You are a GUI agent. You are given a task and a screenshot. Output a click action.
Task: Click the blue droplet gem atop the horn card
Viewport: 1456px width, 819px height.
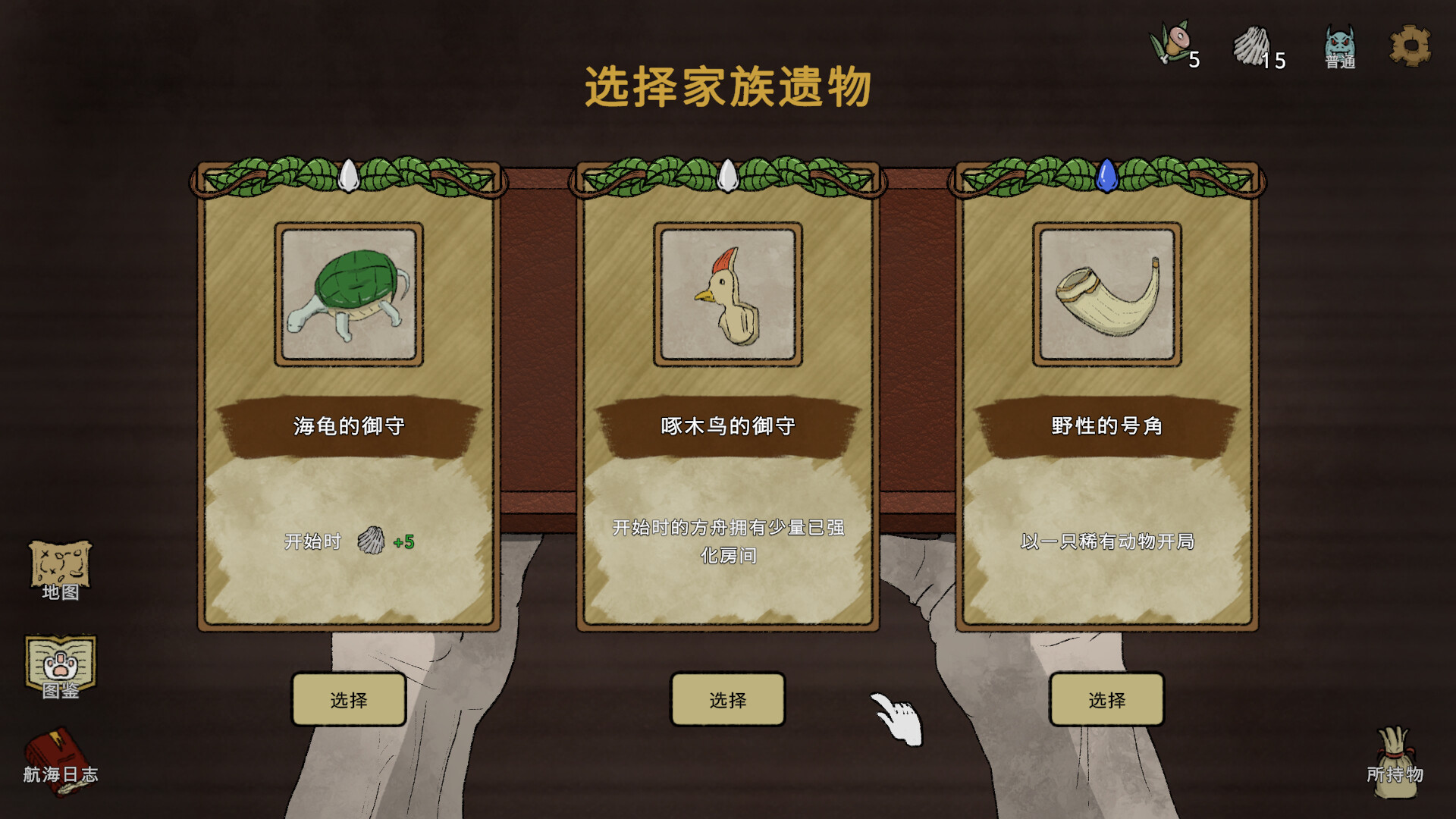click(1106, 176)
